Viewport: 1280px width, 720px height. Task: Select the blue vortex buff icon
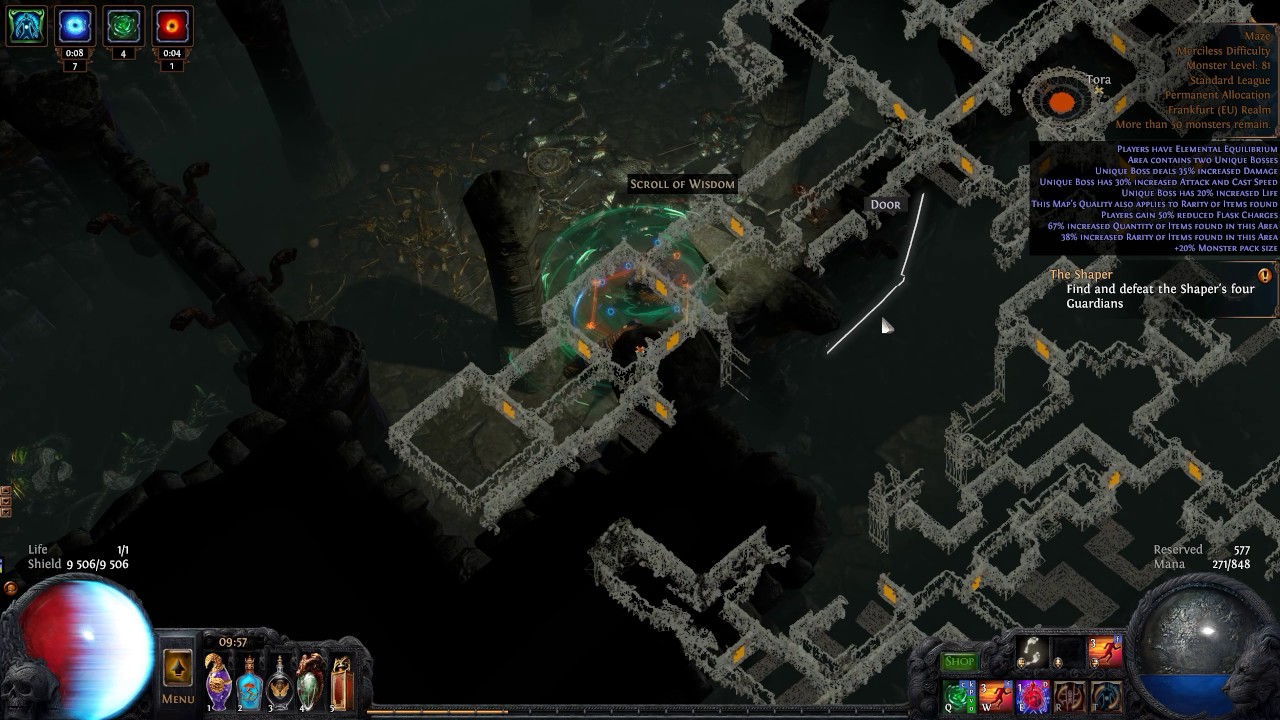75,27
